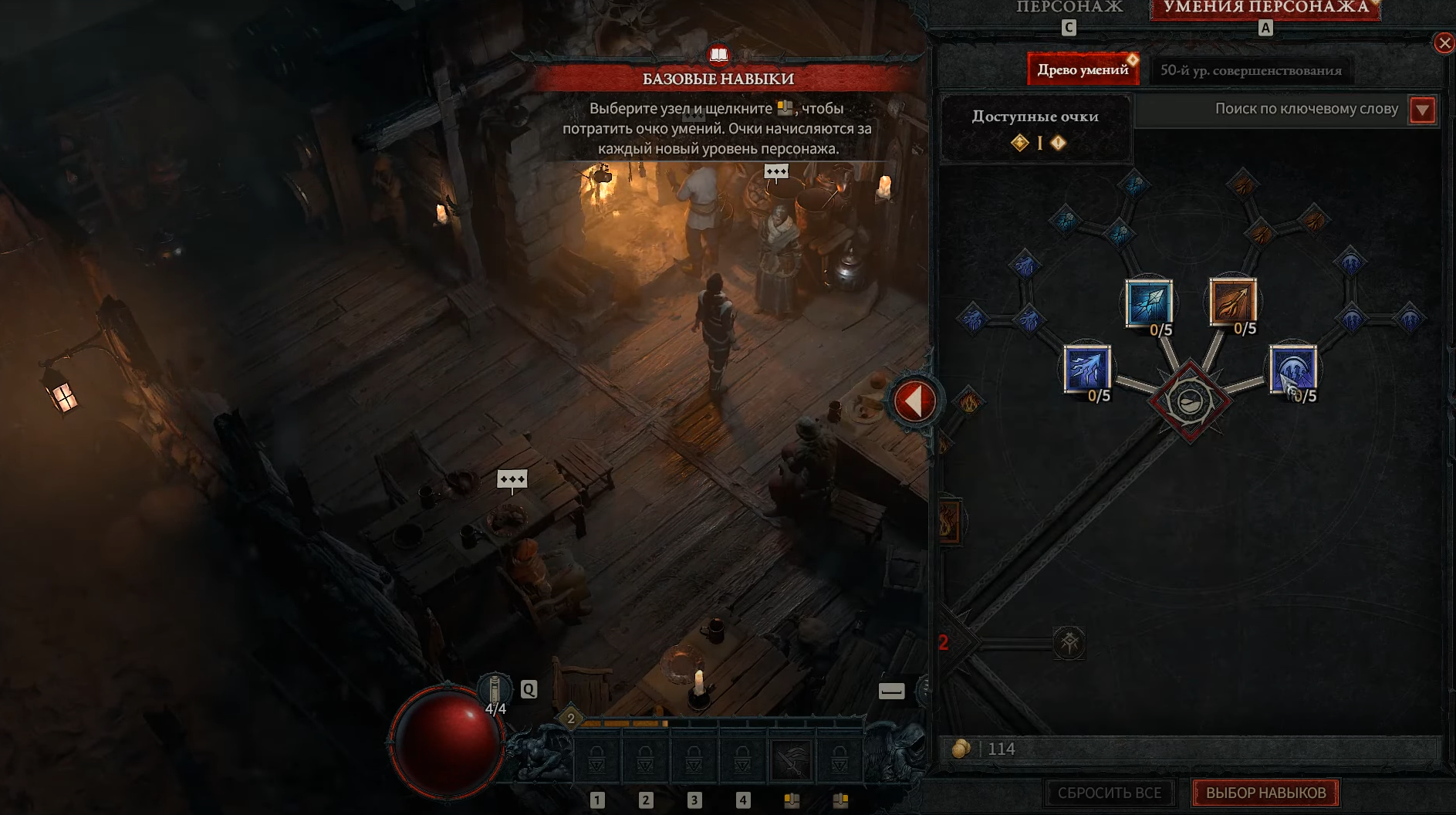Select the УМЕНИЯ ПЕРСОНАЖА tab

click(1265, 8)
